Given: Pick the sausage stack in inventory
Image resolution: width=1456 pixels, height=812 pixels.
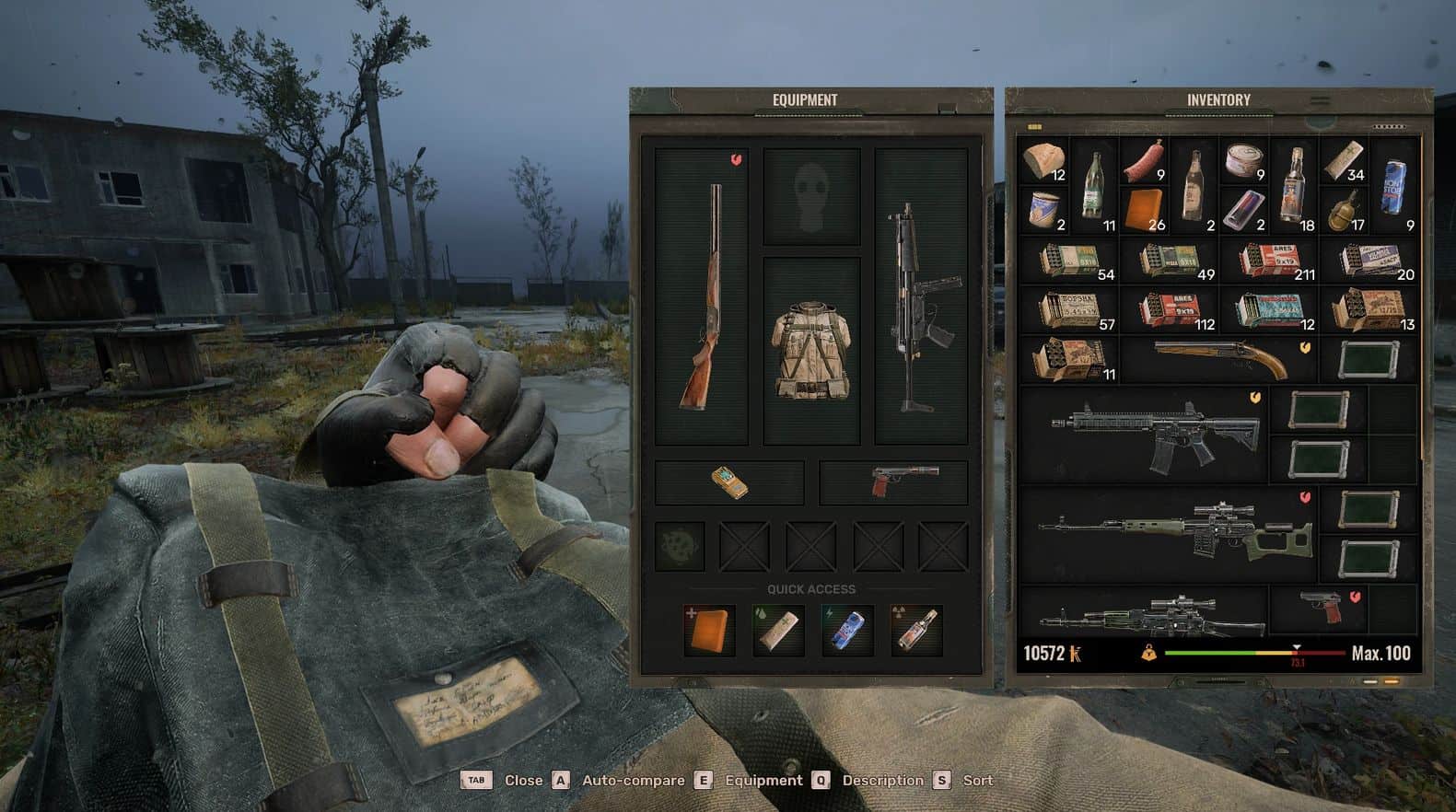Looking at the screenshot, I should 1145,159.
